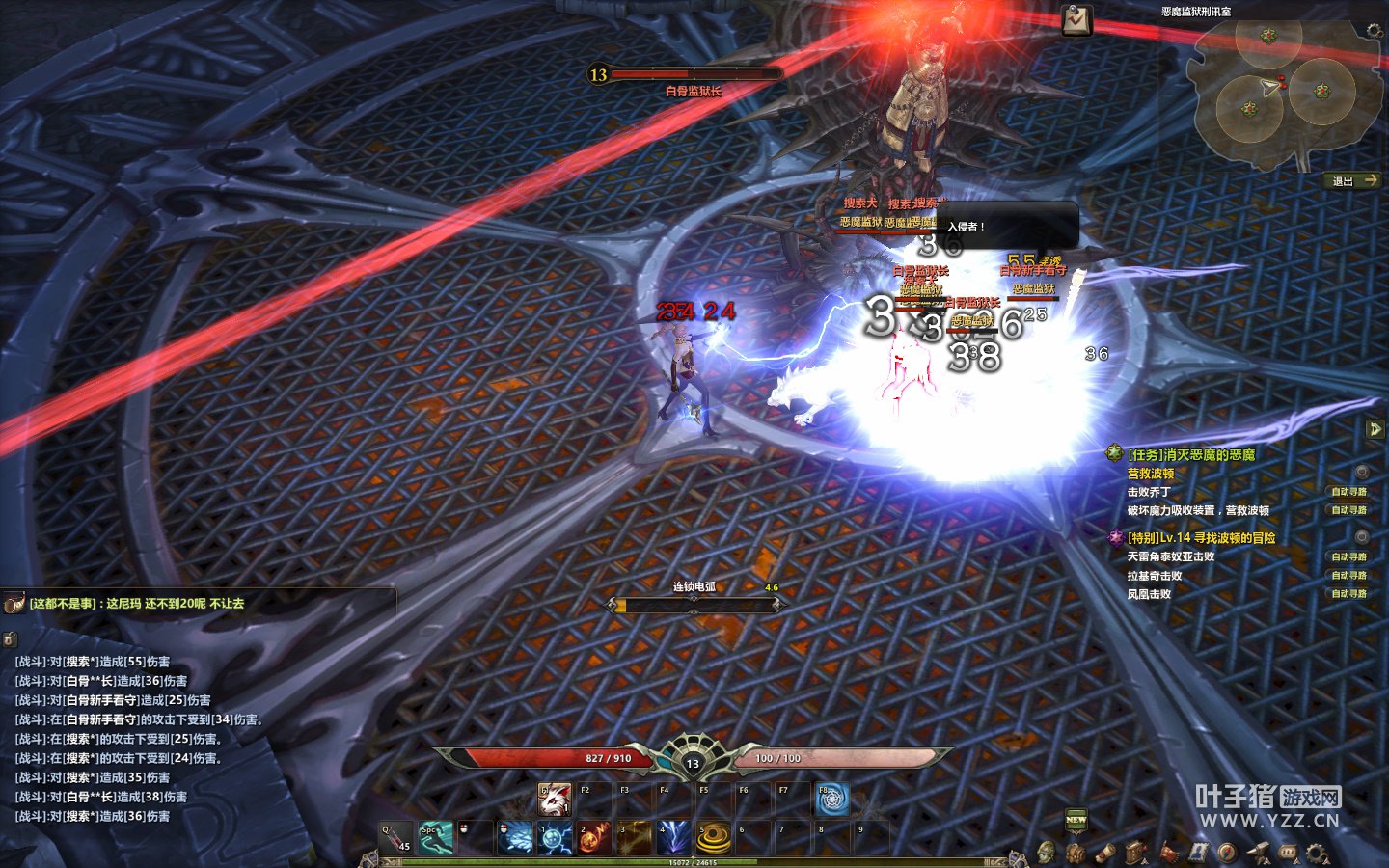Viewport: 1389px width, 868px height.
Task: Open the helmet character icon in bottom menu
Action: [1046, 853]
